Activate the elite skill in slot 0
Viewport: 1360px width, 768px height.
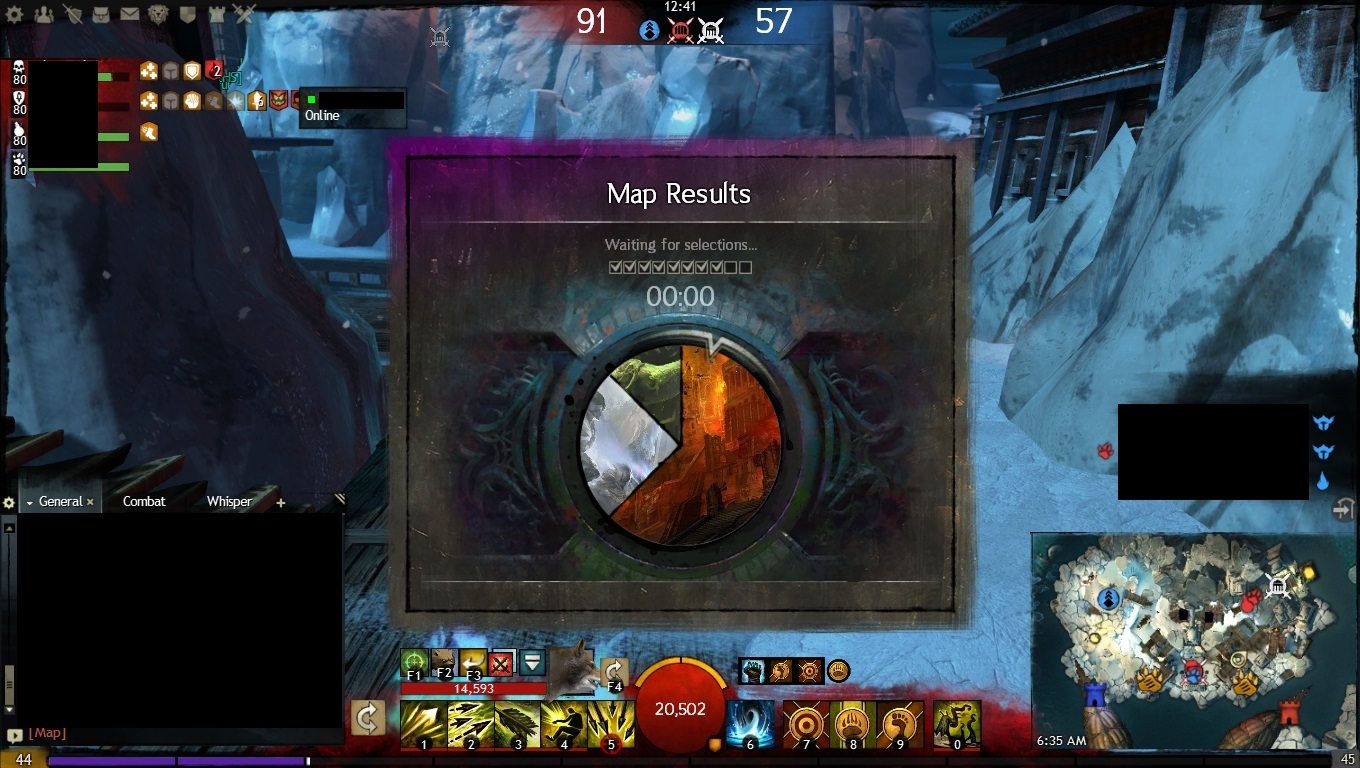point(956,724)
